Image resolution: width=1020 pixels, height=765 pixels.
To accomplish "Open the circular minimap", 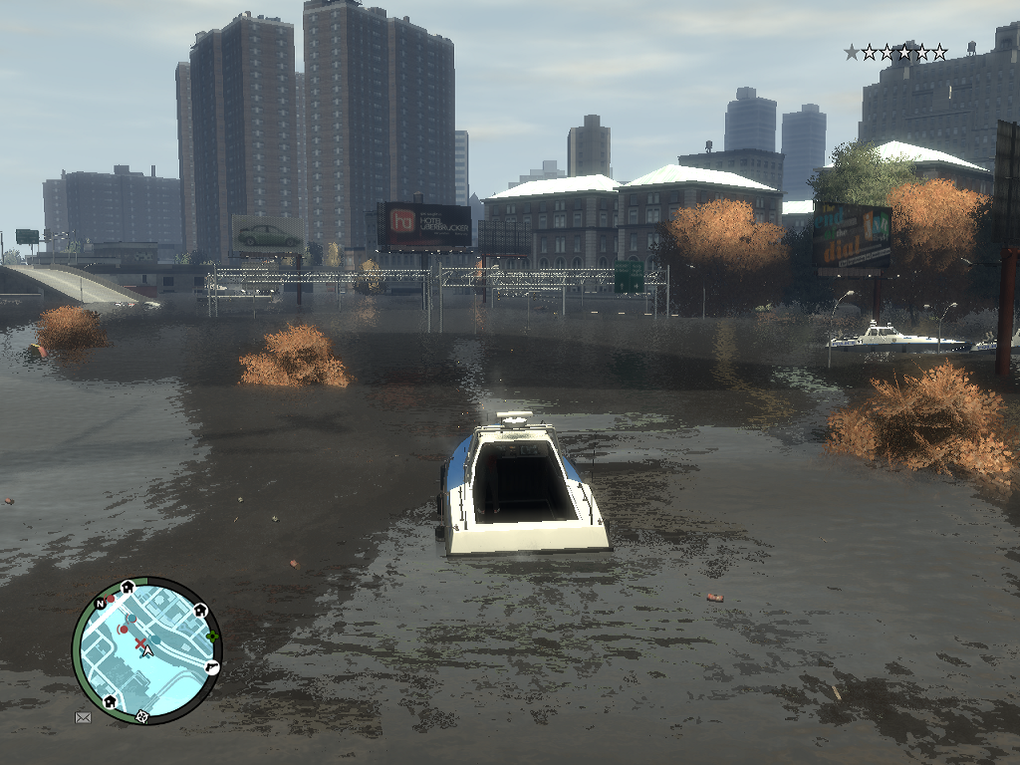I will pos(146,650).
